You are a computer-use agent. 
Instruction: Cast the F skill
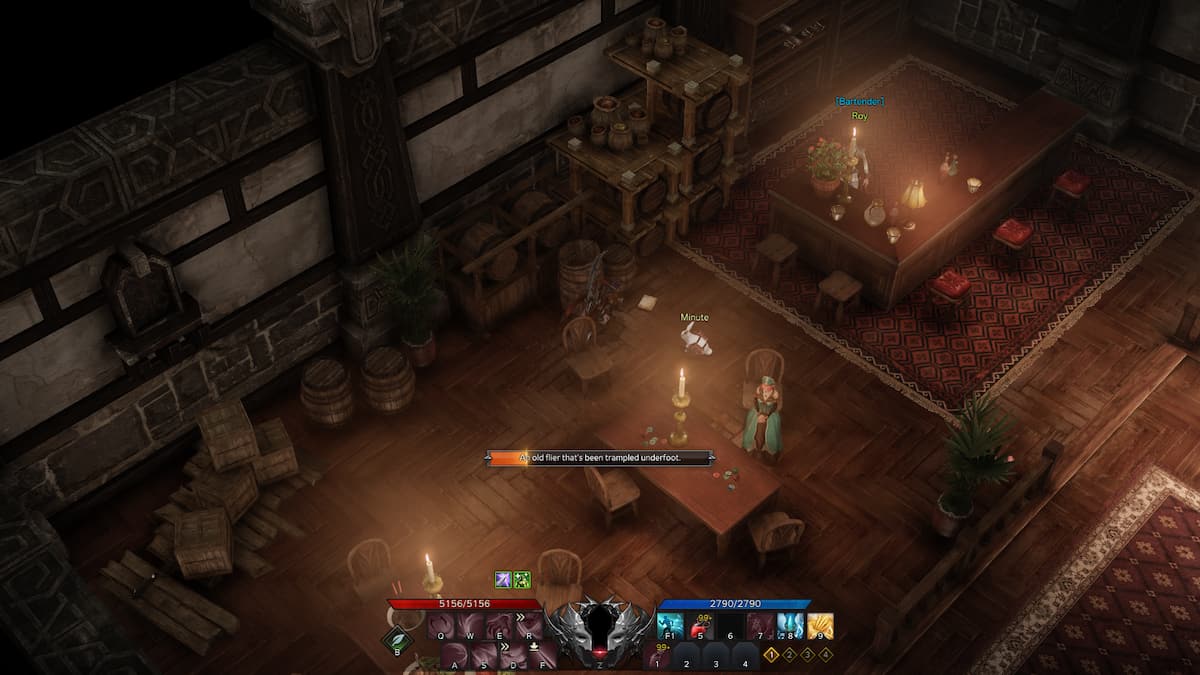pyautogui.click(x=542, y=656)
